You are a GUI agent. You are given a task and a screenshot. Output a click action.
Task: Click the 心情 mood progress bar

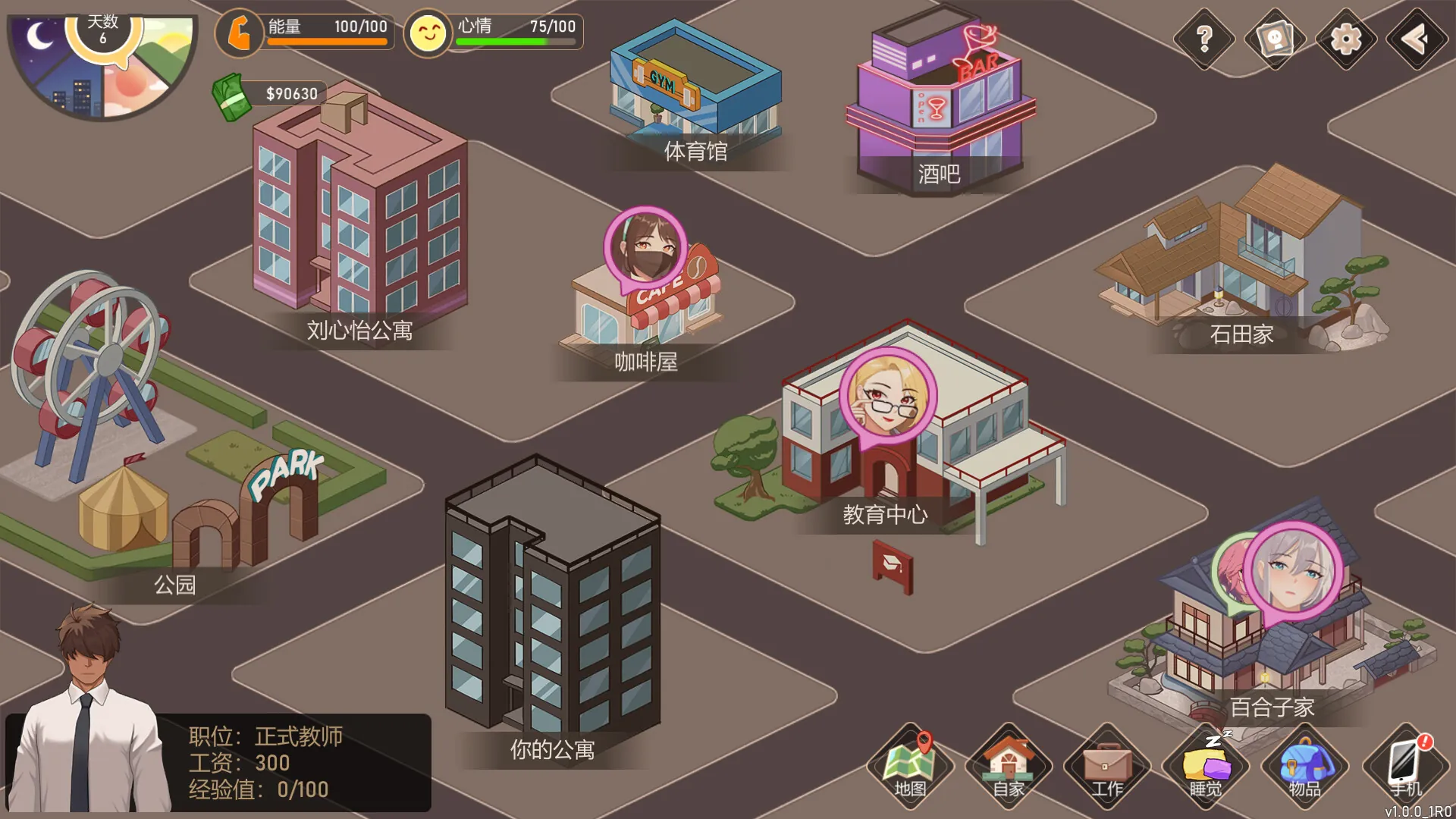[516, 42]
